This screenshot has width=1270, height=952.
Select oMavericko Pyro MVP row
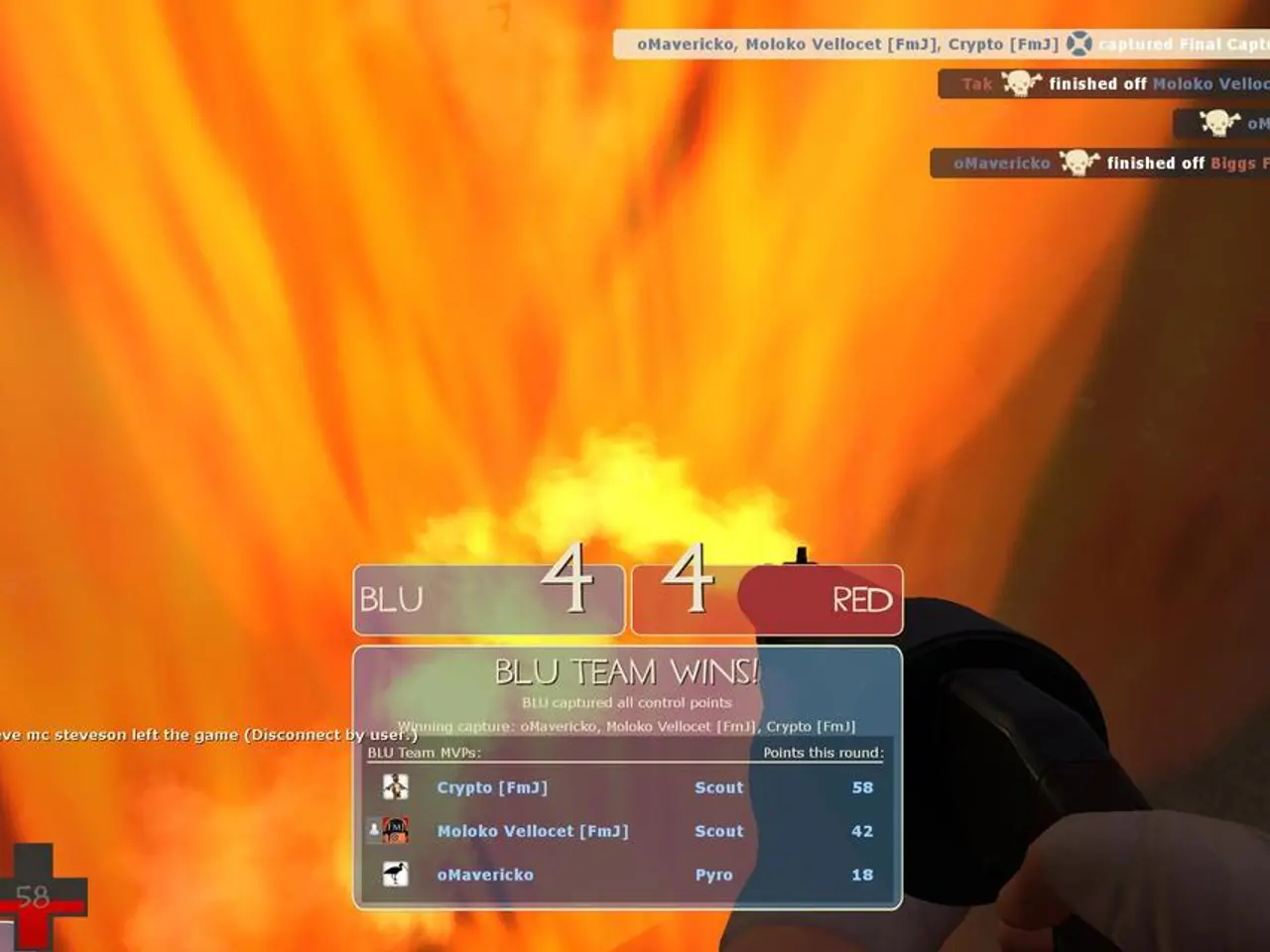pyautogui.click(x=627, y=875)
